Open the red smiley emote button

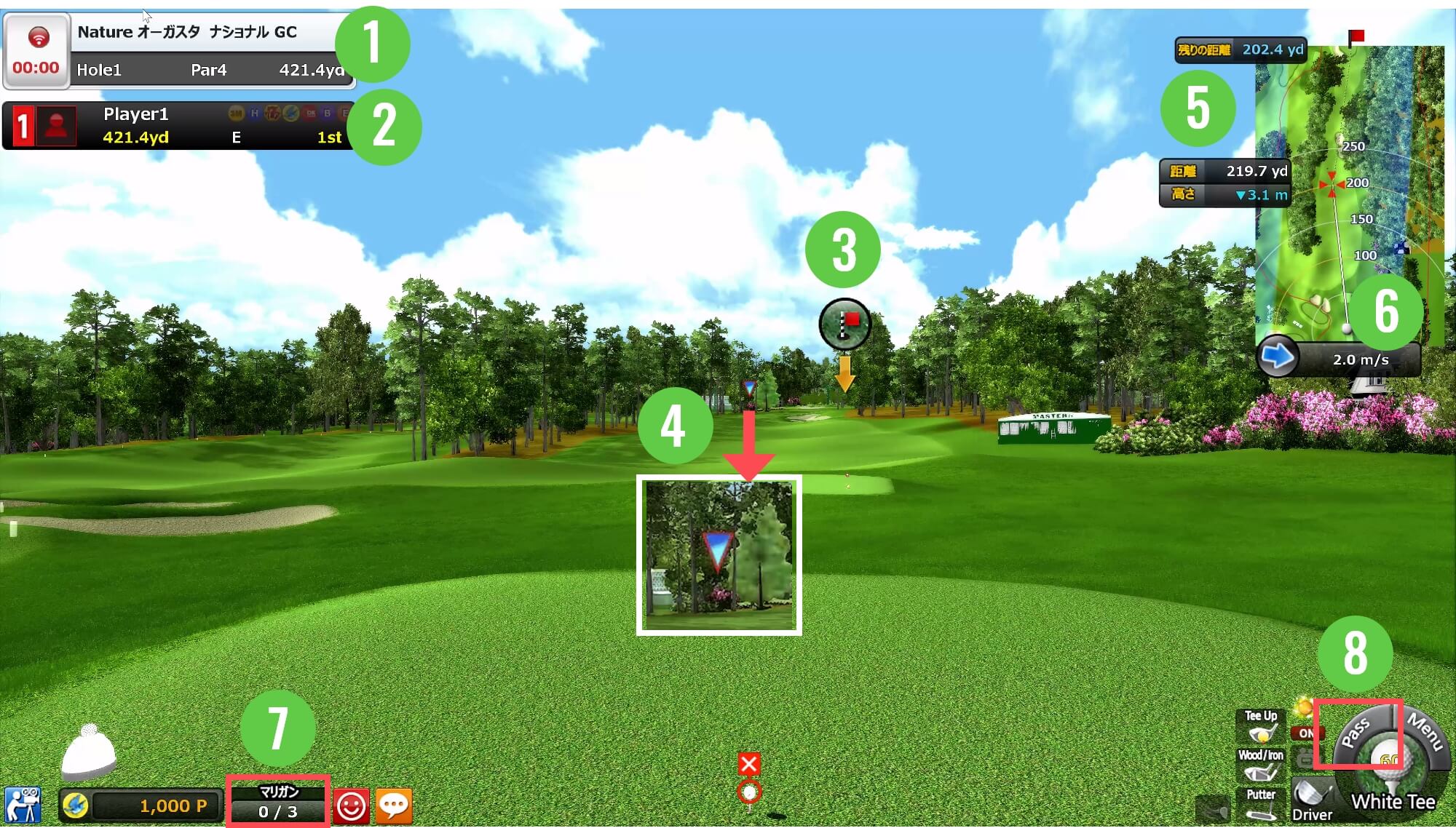tap(352, 806)
